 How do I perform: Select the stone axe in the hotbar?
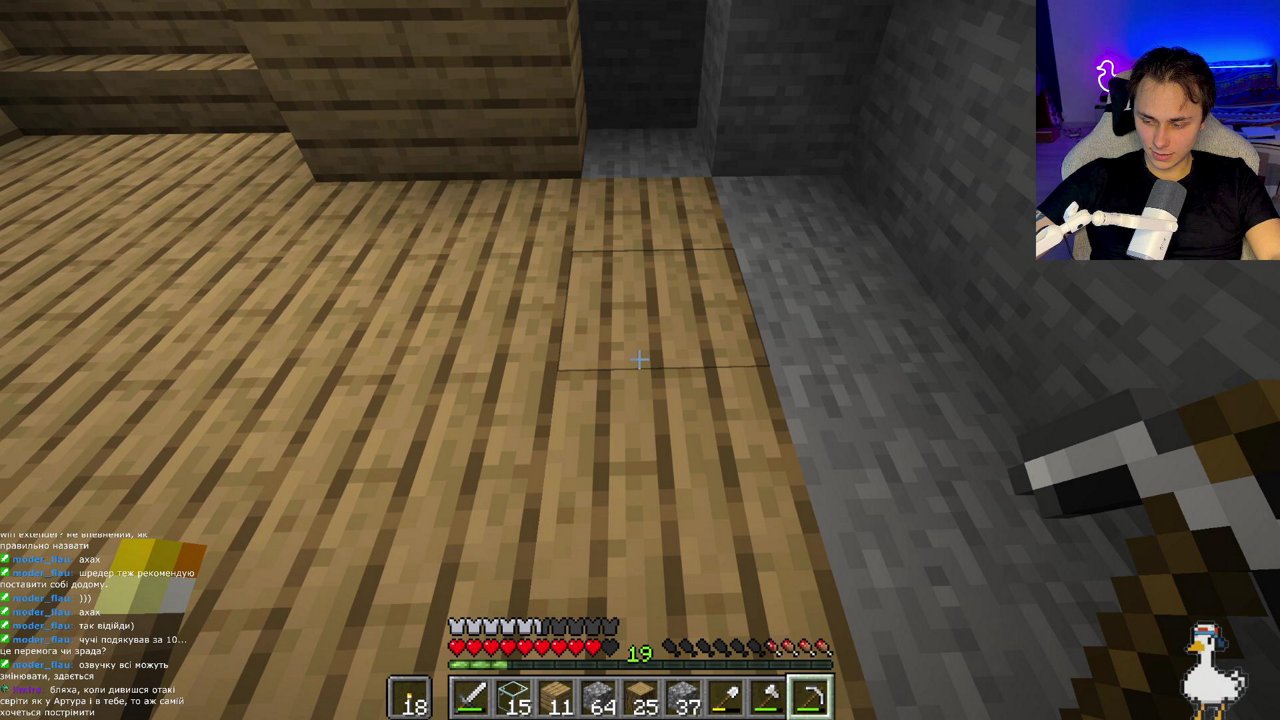770,695
